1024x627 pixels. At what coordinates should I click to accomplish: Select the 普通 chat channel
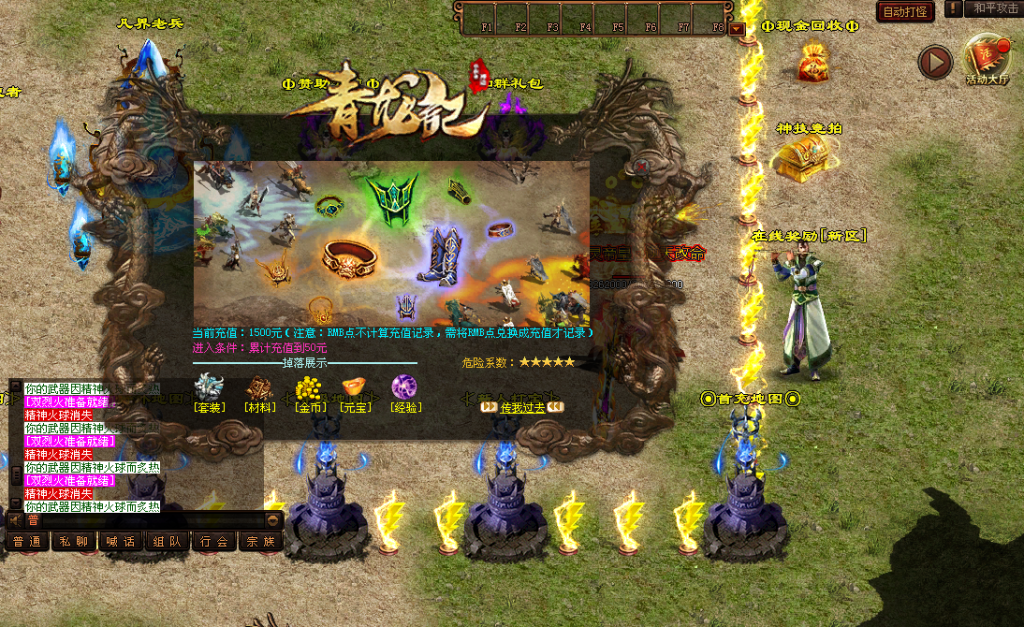28,542
